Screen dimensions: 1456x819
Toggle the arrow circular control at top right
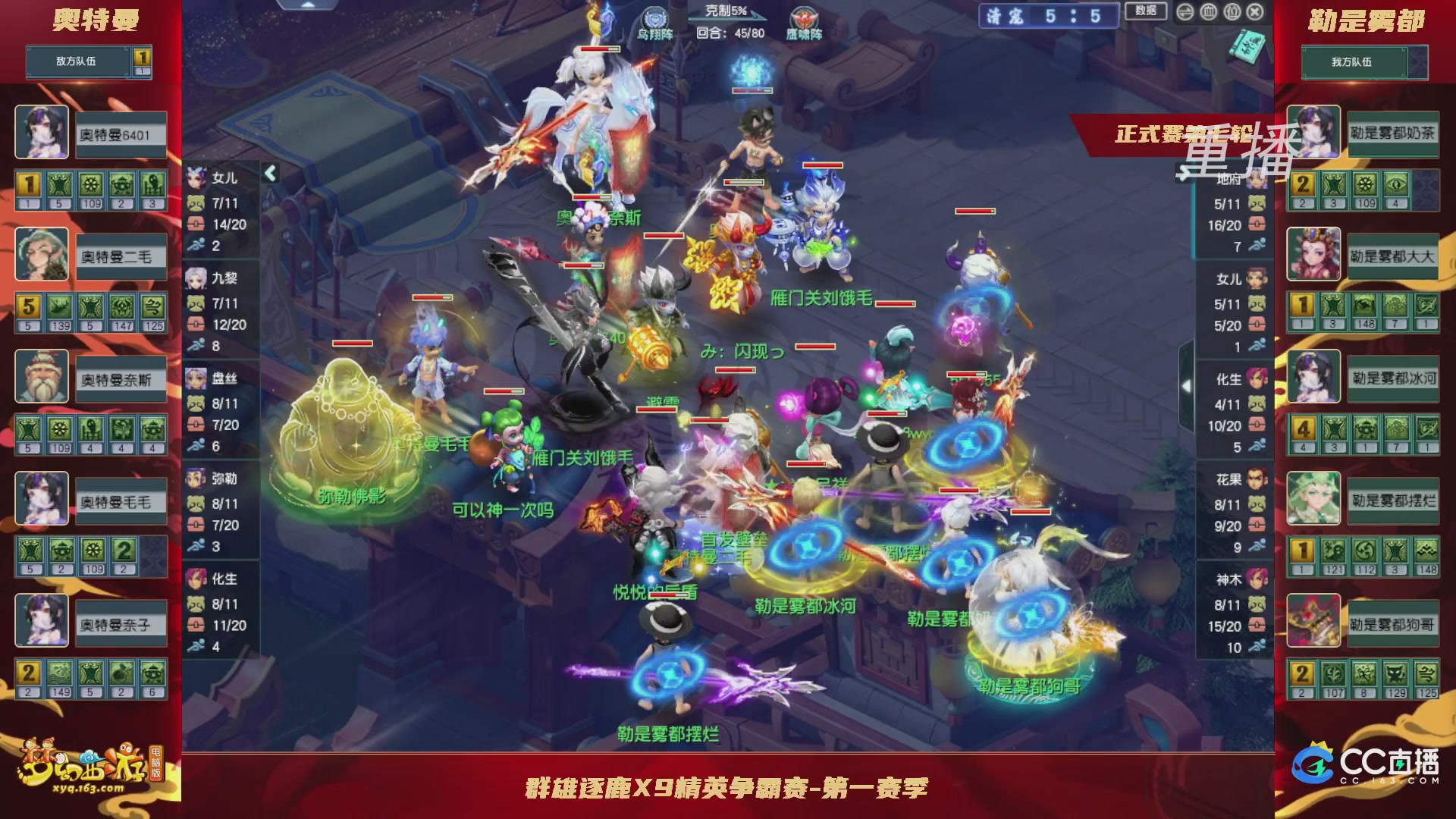point(1185,12)
